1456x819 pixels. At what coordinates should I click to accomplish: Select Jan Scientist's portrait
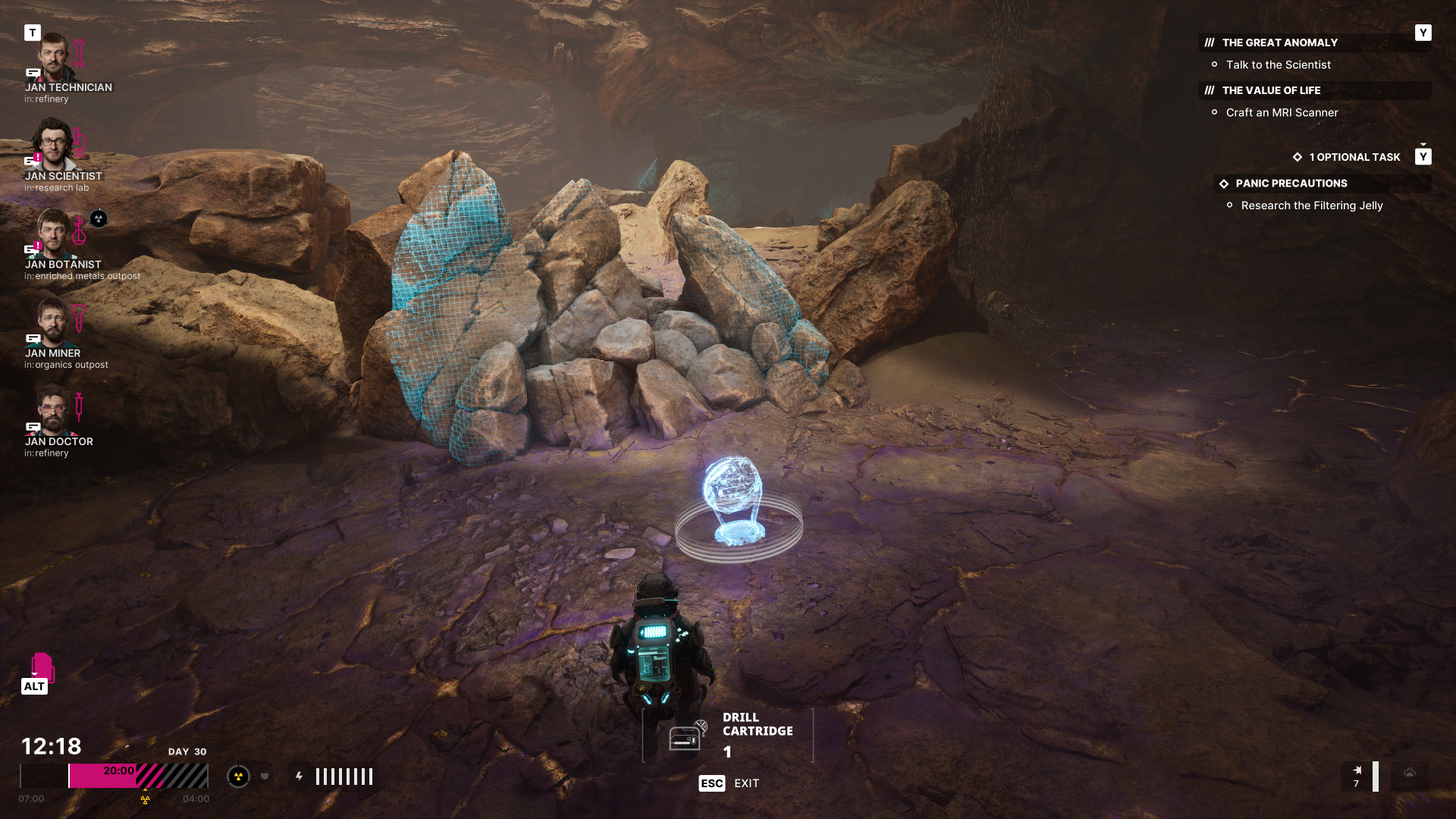coord(52,145)
